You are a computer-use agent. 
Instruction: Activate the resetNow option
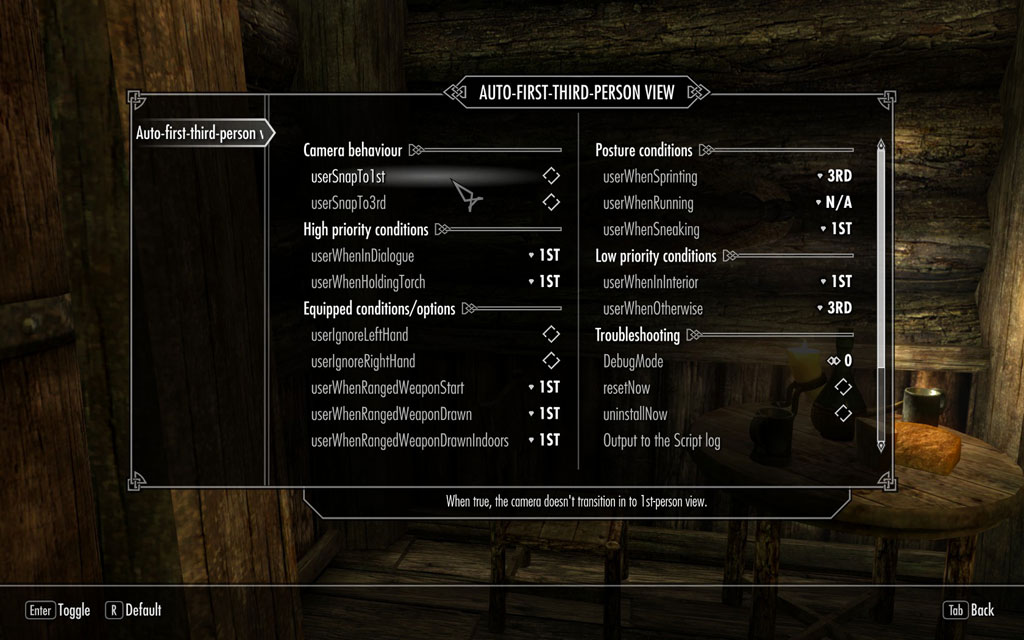point(842,387)
